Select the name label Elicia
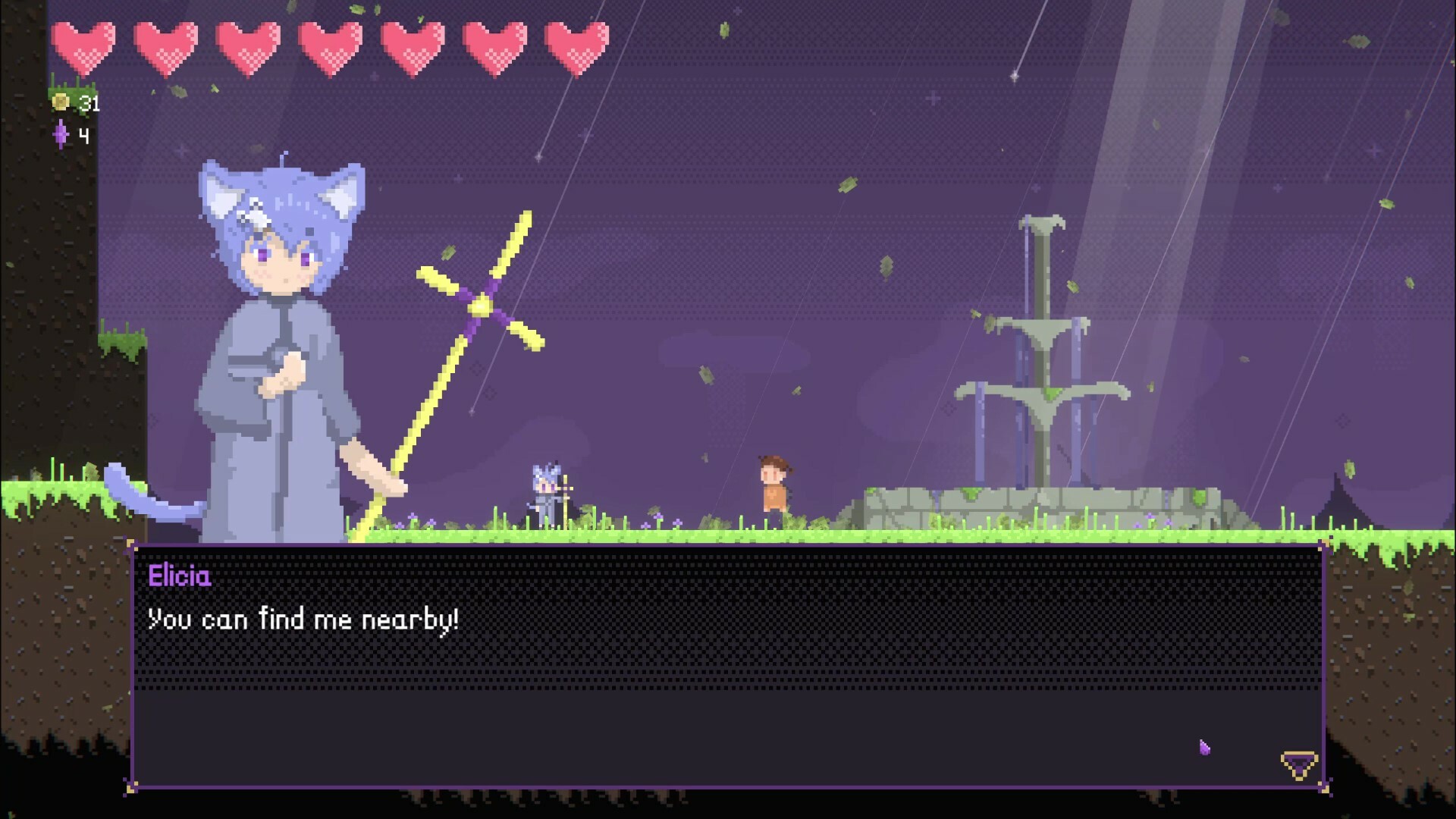This screenshot has height=819, width=1456. coord(180,576)
